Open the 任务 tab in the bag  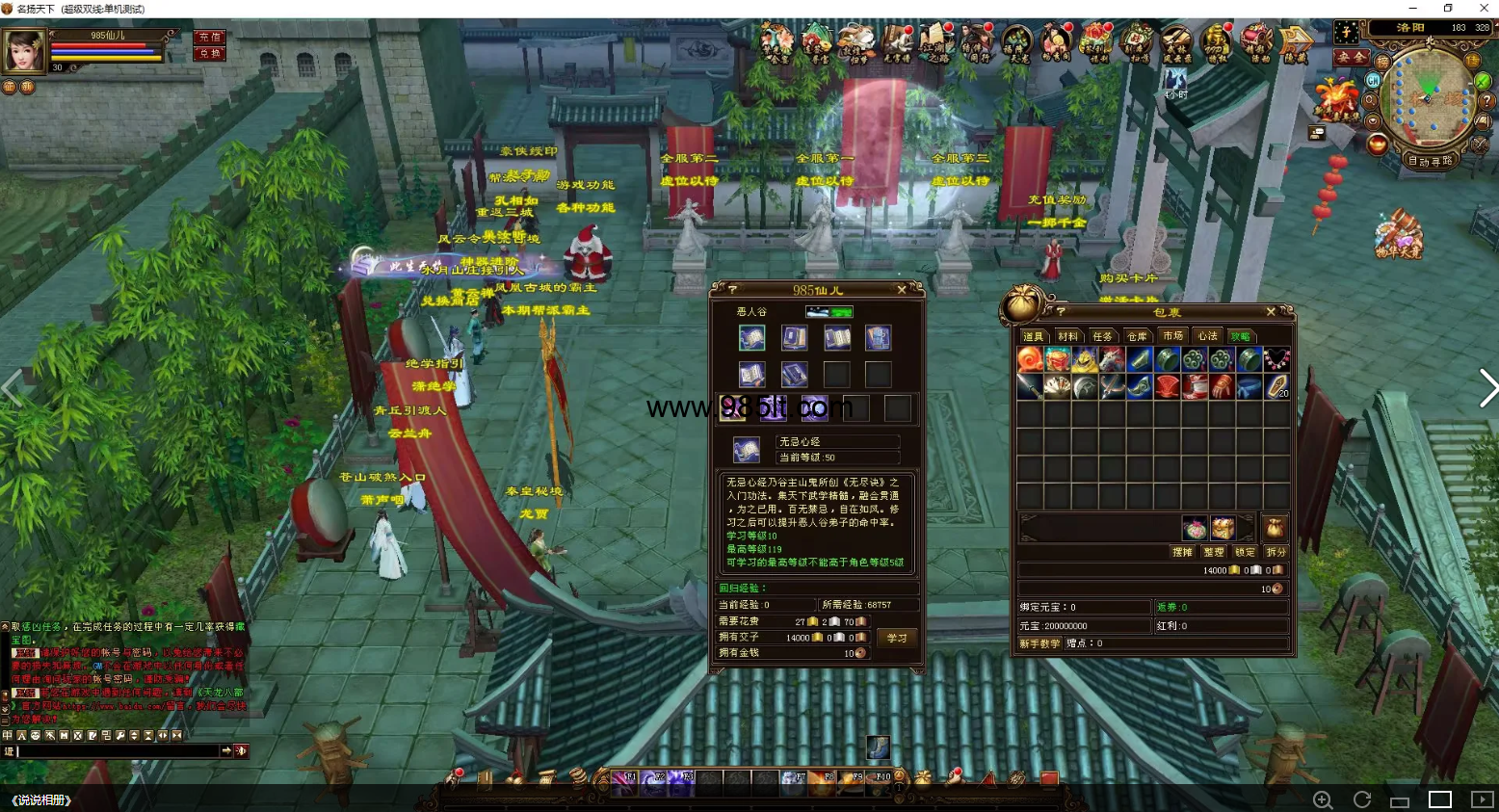point(1102,336)
